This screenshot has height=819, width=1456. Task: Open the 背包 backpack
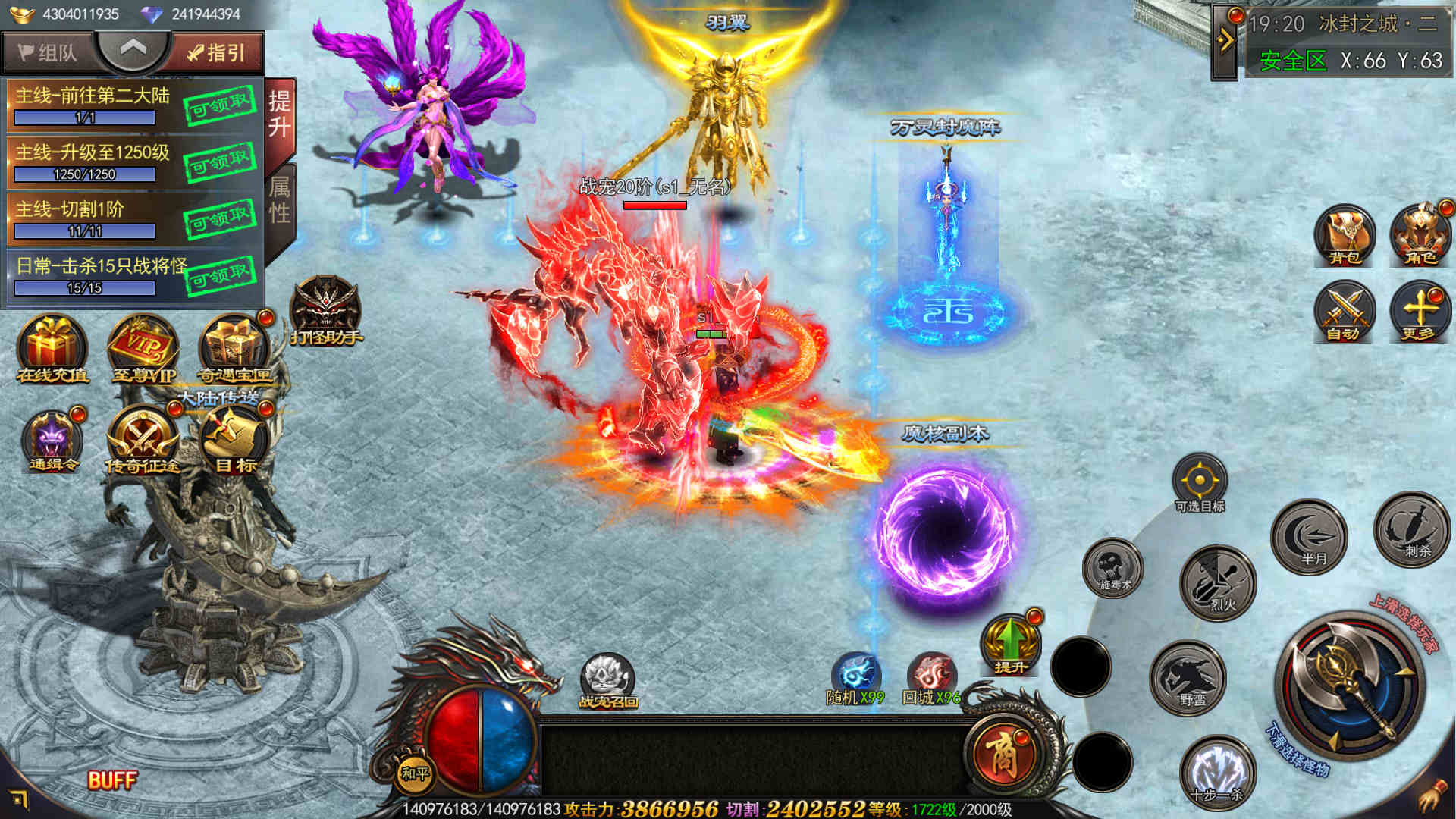pos(1345,236)
